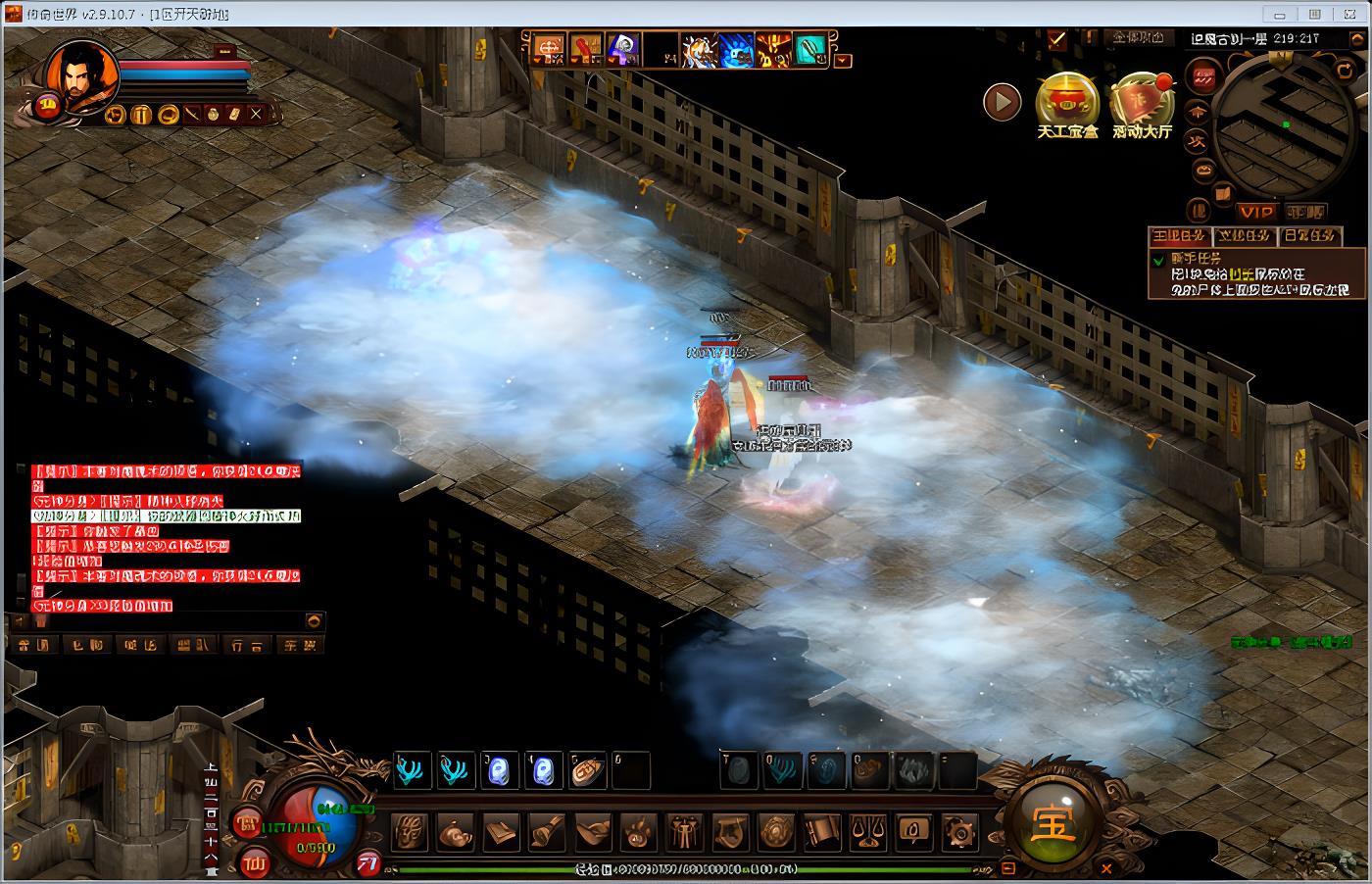1372x884 pixels.
Task: Switch to the main quest tab
Action: point(1179,236)
